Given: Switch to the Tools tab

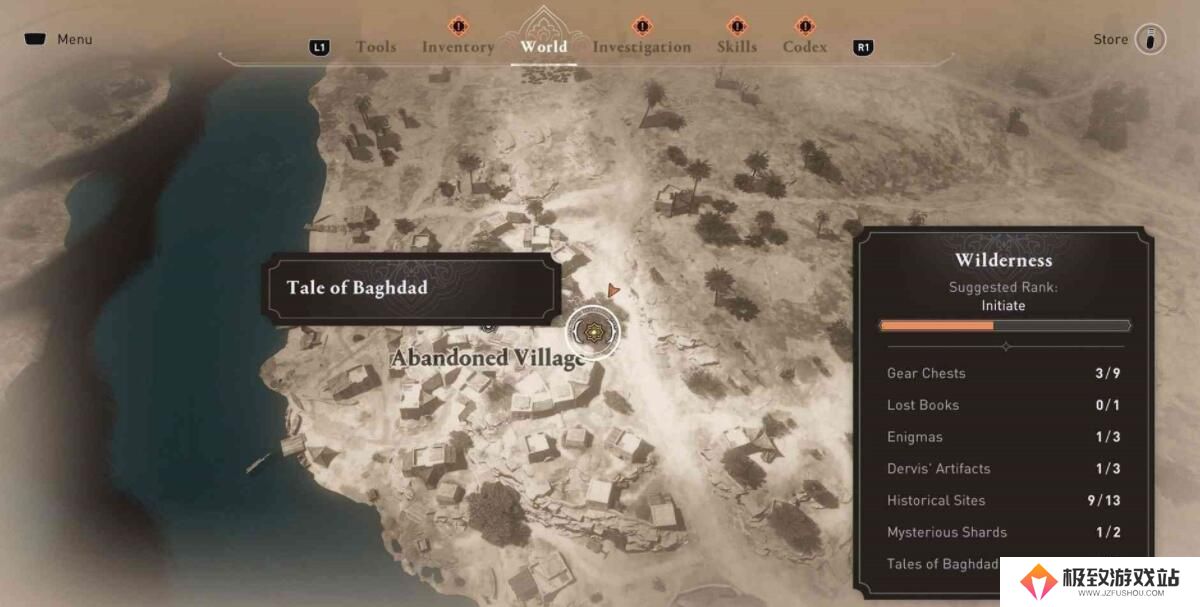Looking at the screenshot, I should point(376,47).
